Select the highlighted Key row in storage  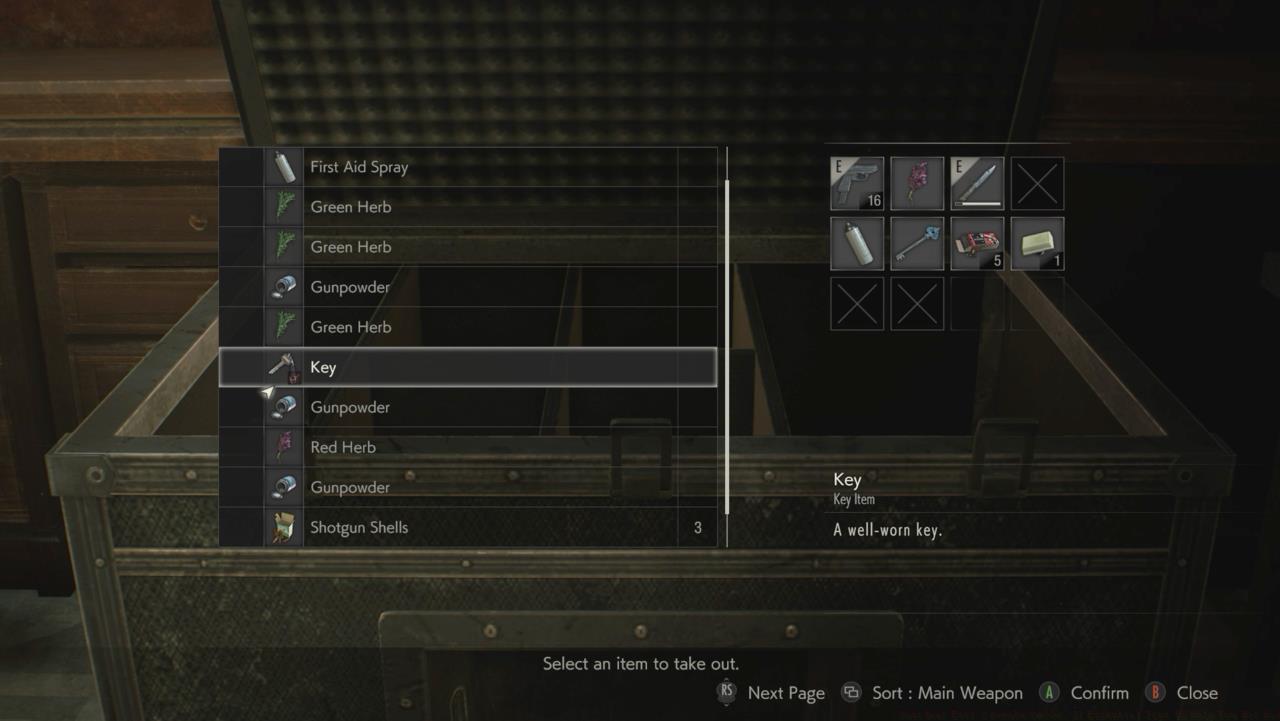pyautogui.click(x=470, y=367)
